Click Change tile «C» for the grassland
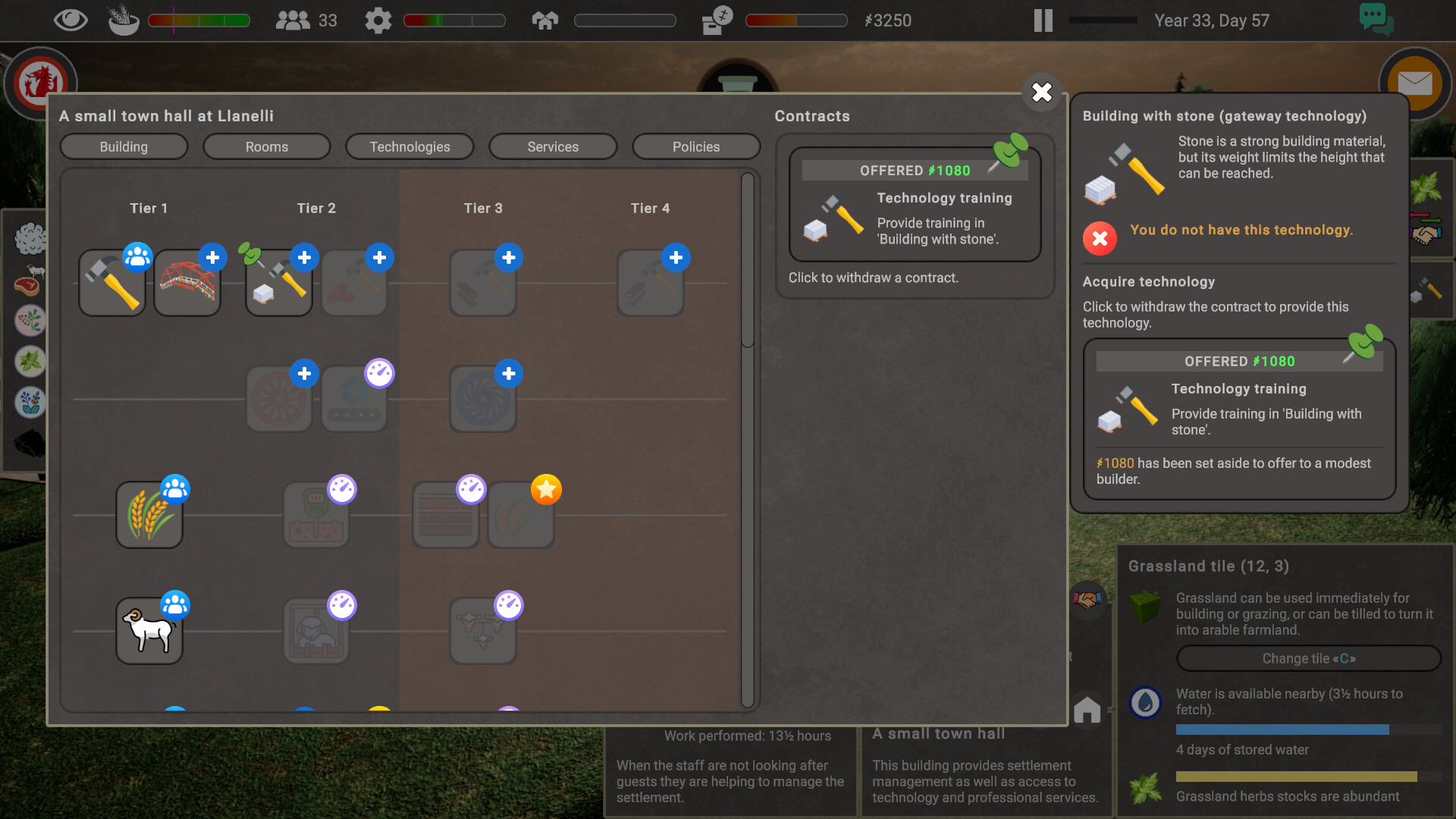 coord(1307,658)
